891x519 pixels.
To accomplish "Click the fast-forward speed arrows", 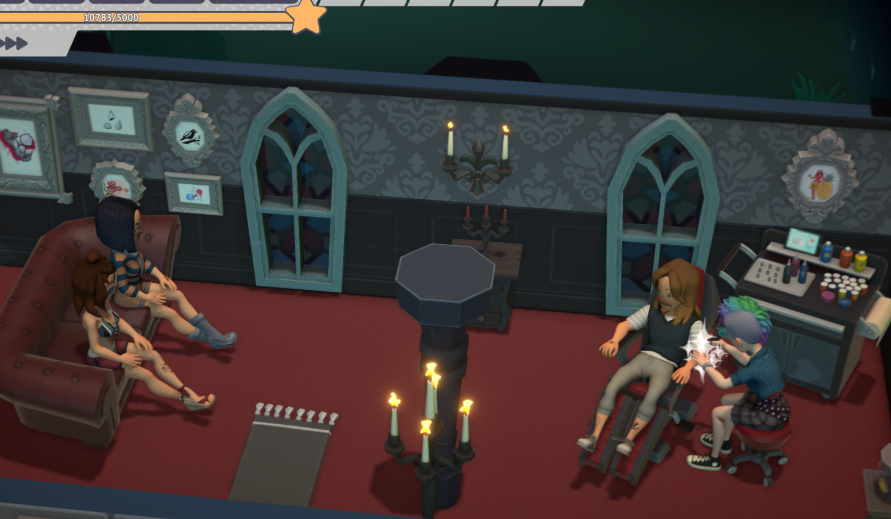I will pyautogui.click(x=14, y=43).
